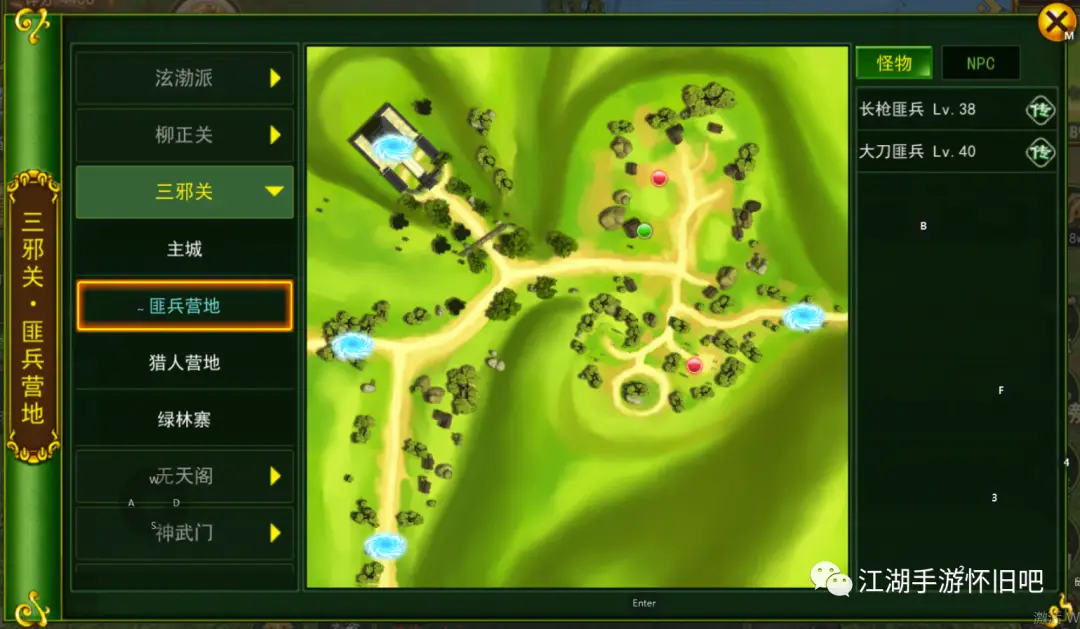The width and height of the screenshot is (1080, 629).
Task: Select the 匪兵营地 map entry
Action: point(184,306)
